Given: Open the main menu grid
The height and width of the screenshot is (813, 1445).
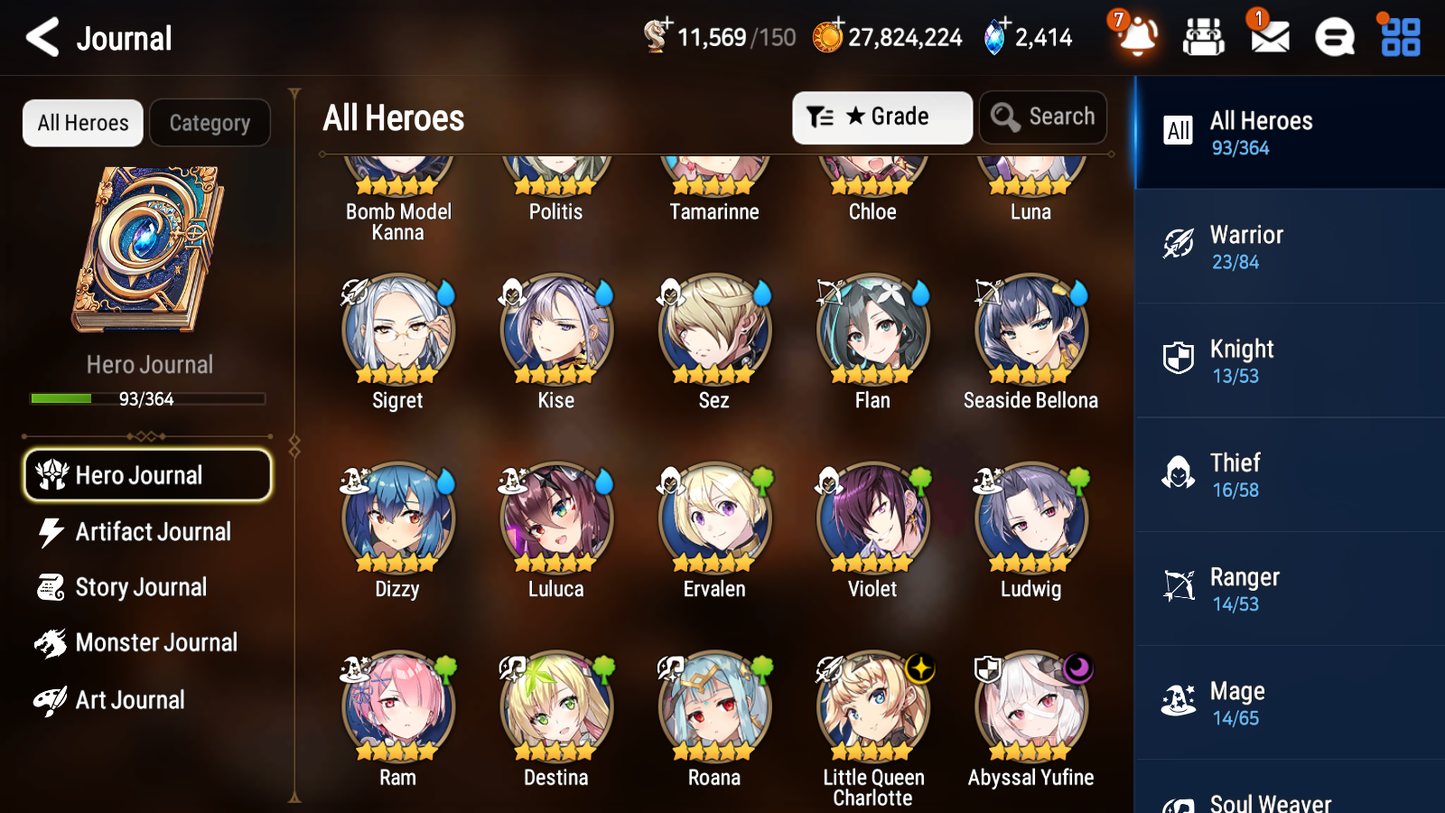Looking at the screenshot, I should [1398, 37].
